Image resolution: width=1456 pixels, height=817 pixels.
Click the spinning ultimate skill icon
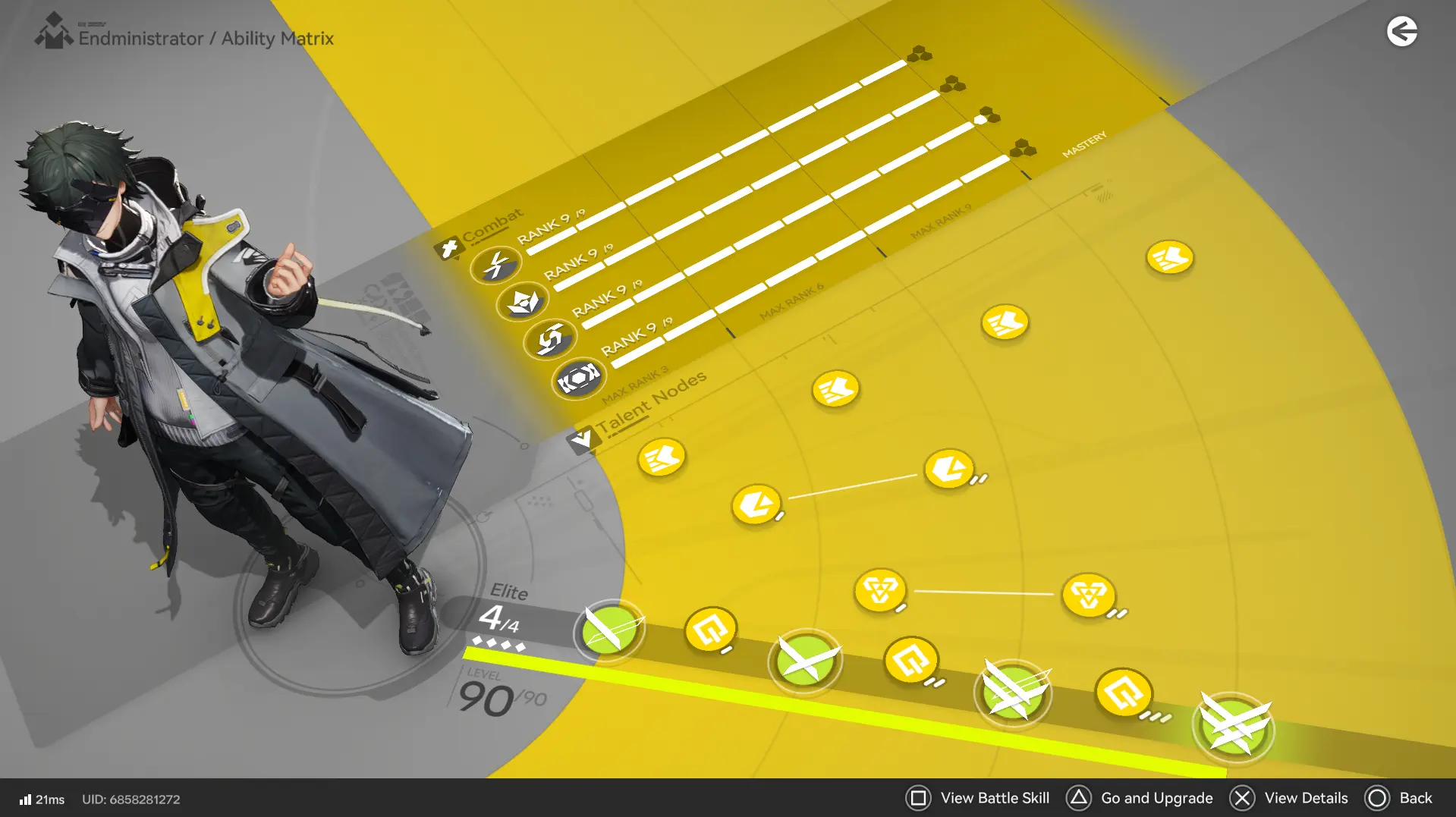(x=550, y=337)
